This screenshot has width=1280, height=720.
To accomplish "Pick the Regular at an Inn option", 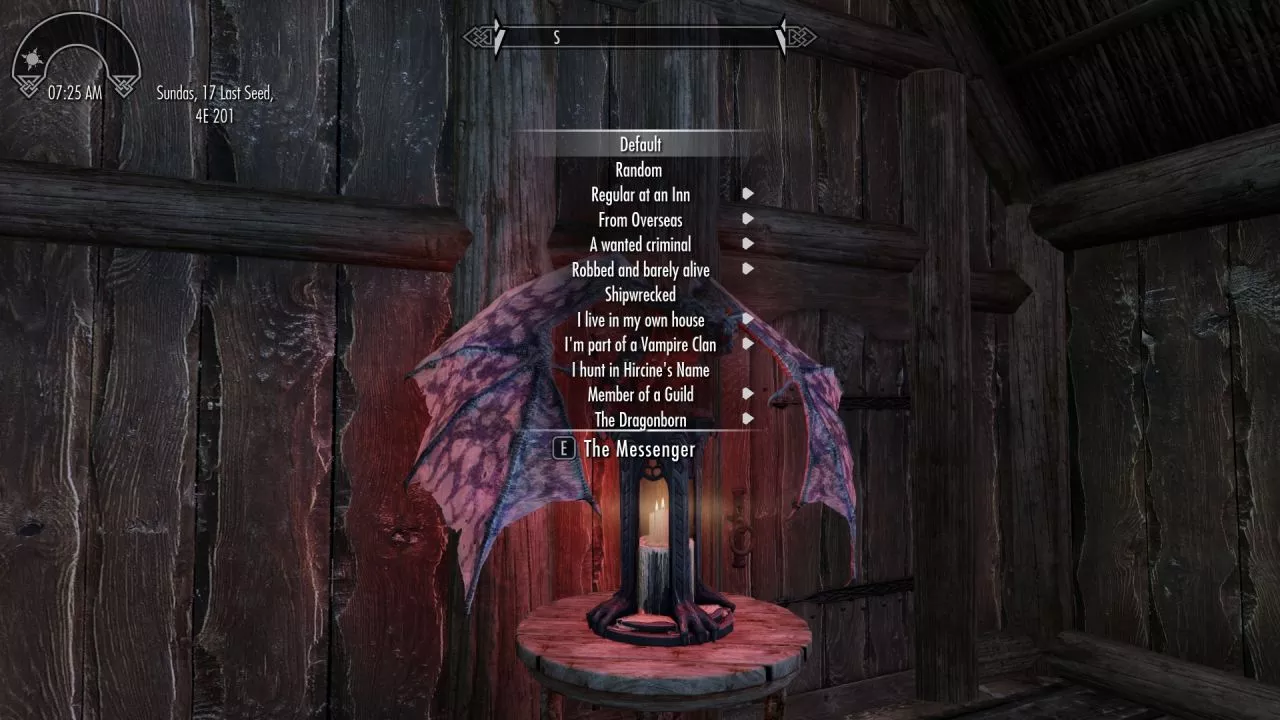I will tap(640, 195).
